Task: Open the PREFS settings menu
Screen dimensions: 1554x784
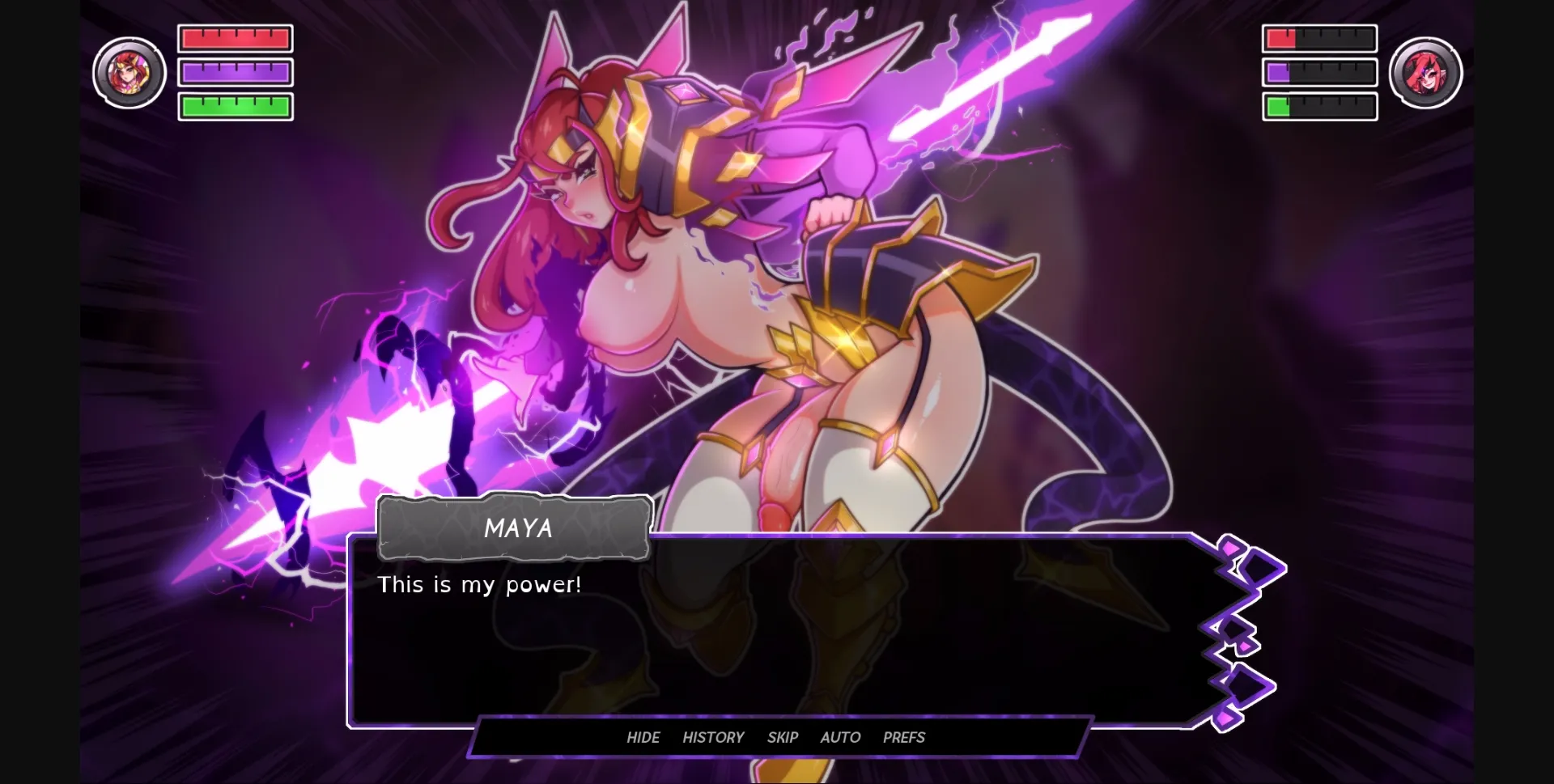Action: point(903,737)
